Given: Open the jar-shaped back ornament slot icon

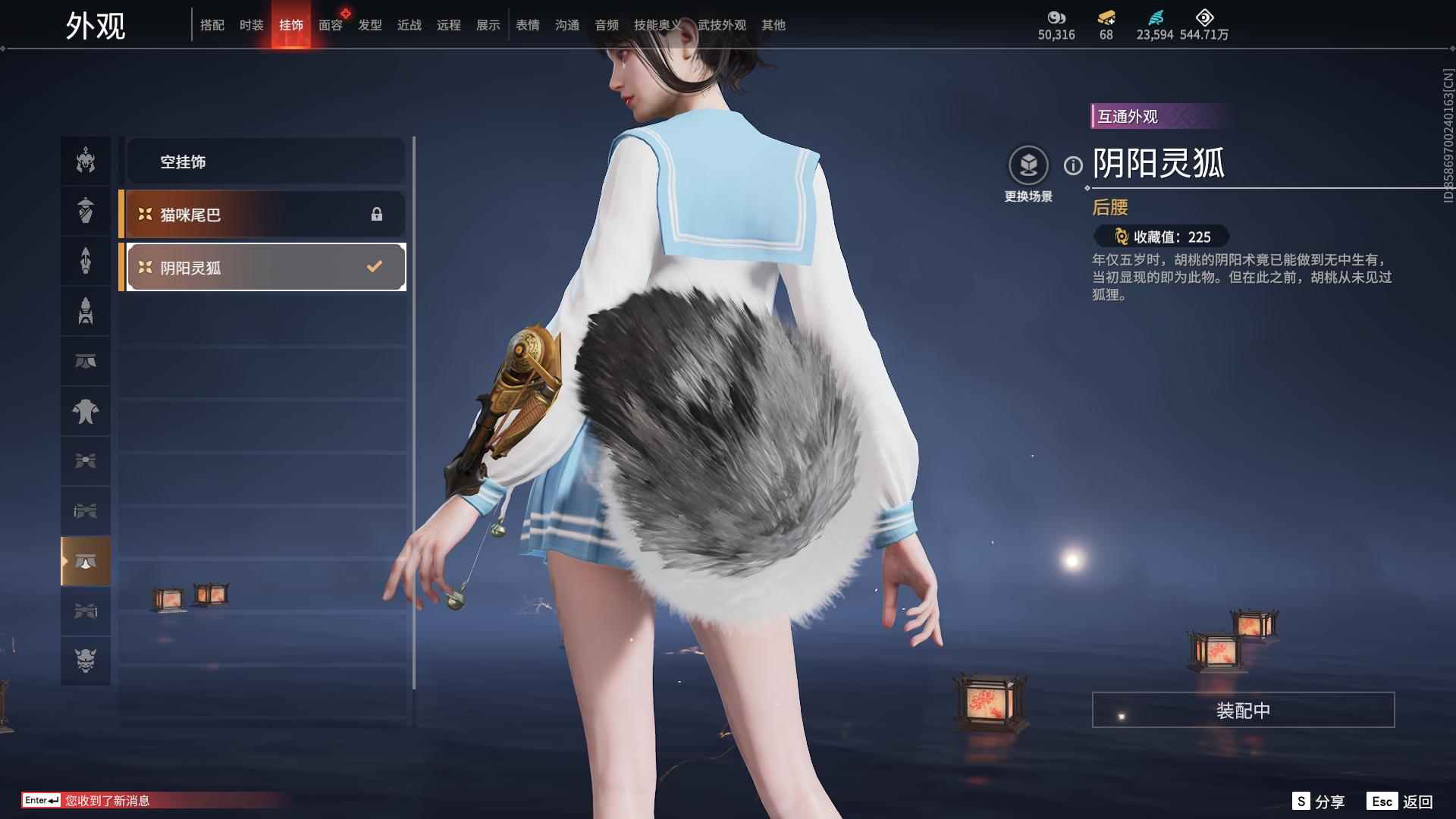Looking at the screenshot, I should click(86, 211).
